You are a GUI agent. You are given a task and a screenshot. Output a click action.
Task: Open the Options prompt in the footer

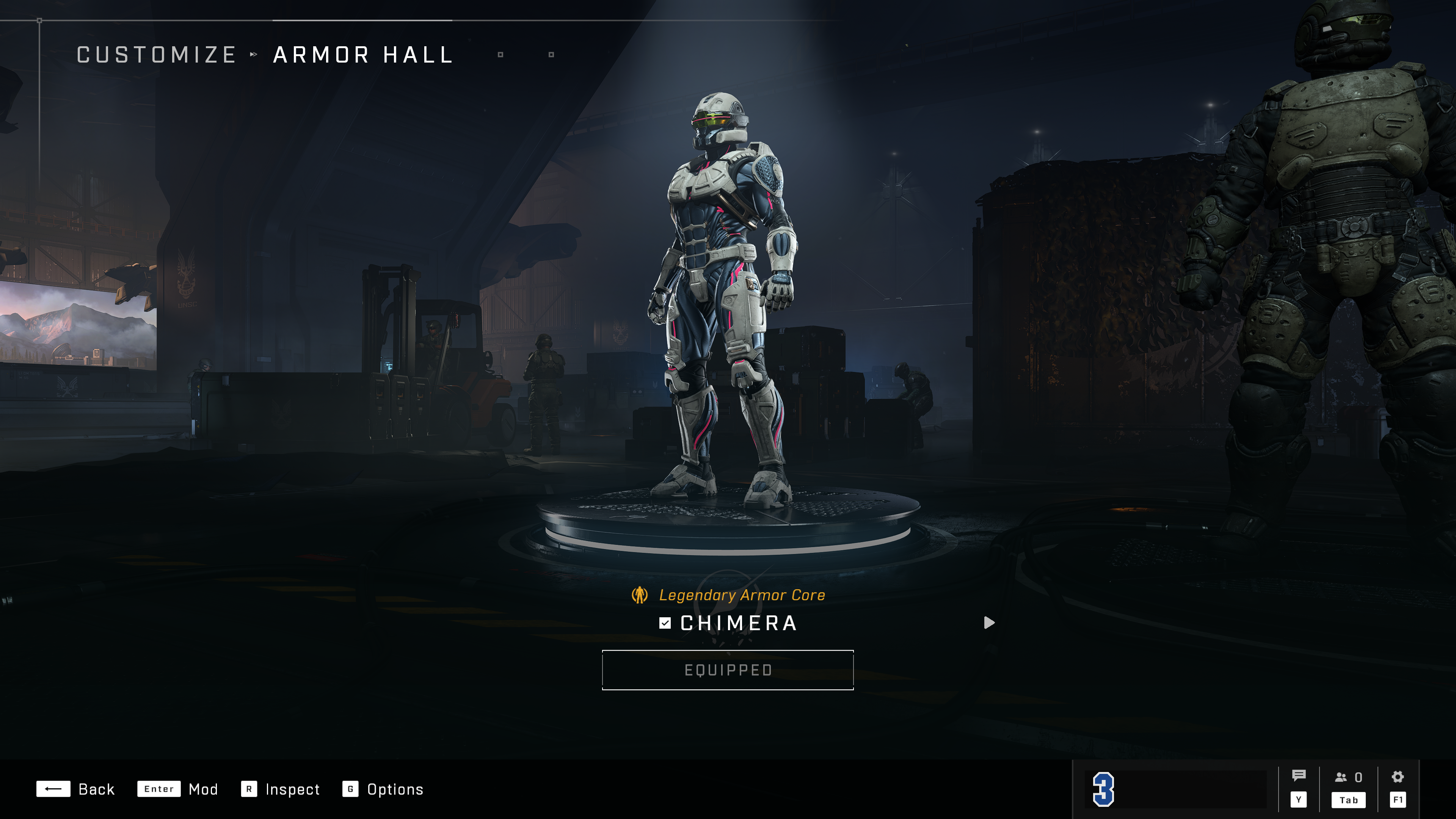click(383, 789)
